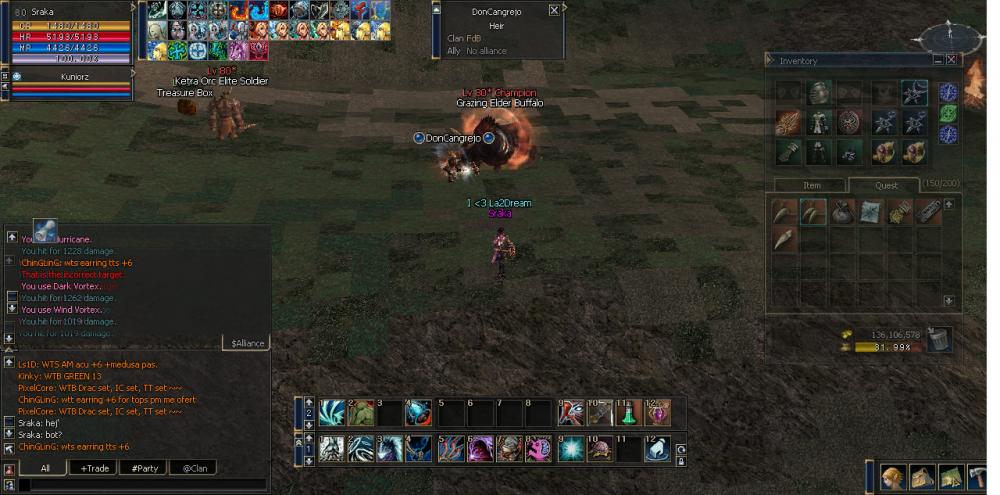Image resolution: width=1000 pixels, height=495 pixels.
Task: Open the All chat tab
Action: pos(45,468)
